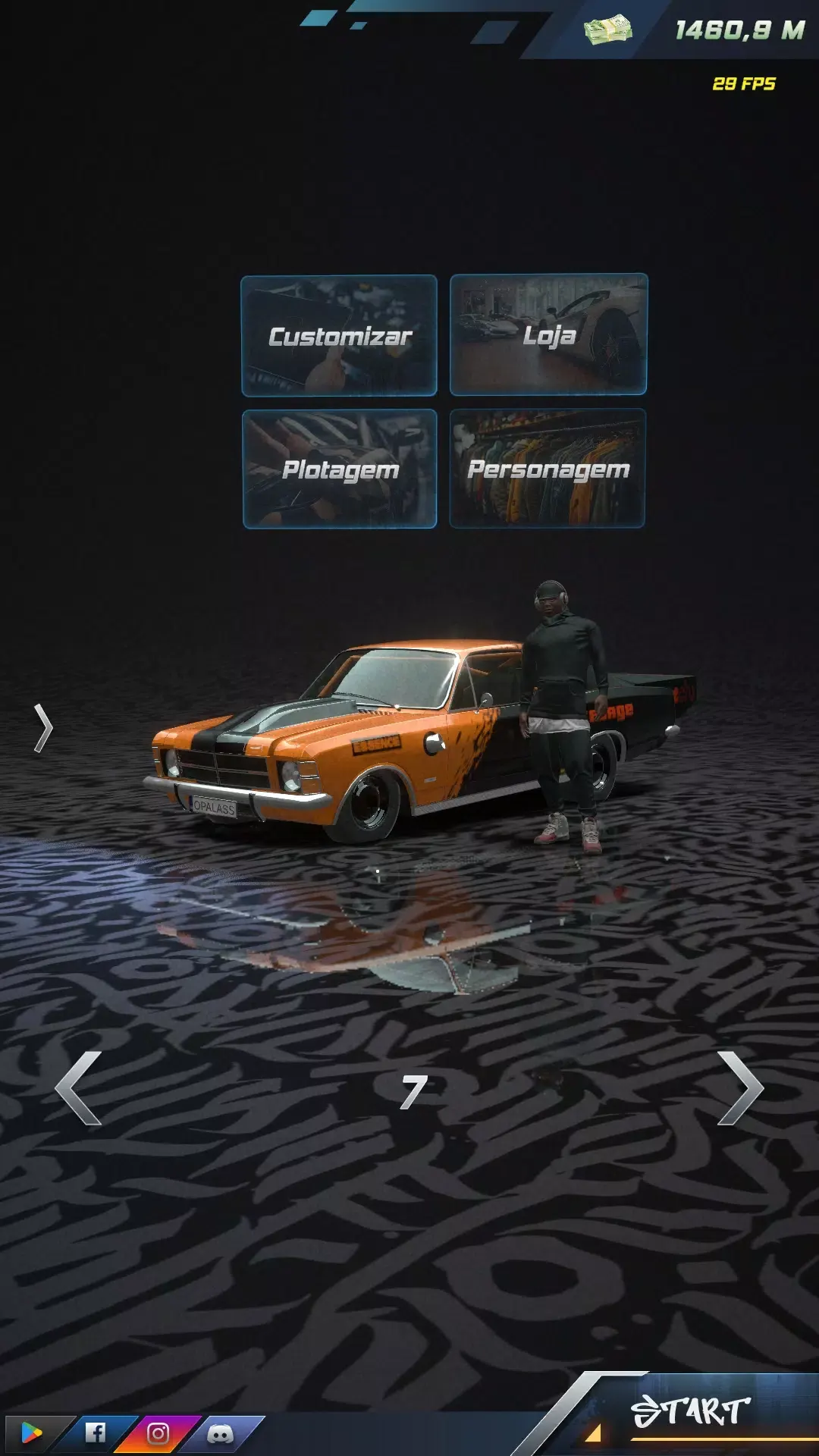This screenshot has width=819, height=1456.
Task: Select the Plotagem option
Action: point(340,469)
